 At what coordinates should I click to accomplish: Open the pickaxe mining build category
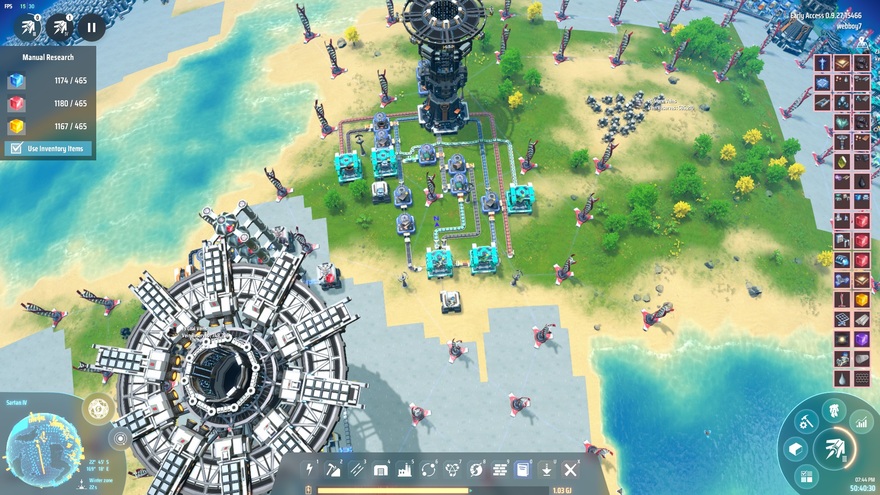point(333,469)
